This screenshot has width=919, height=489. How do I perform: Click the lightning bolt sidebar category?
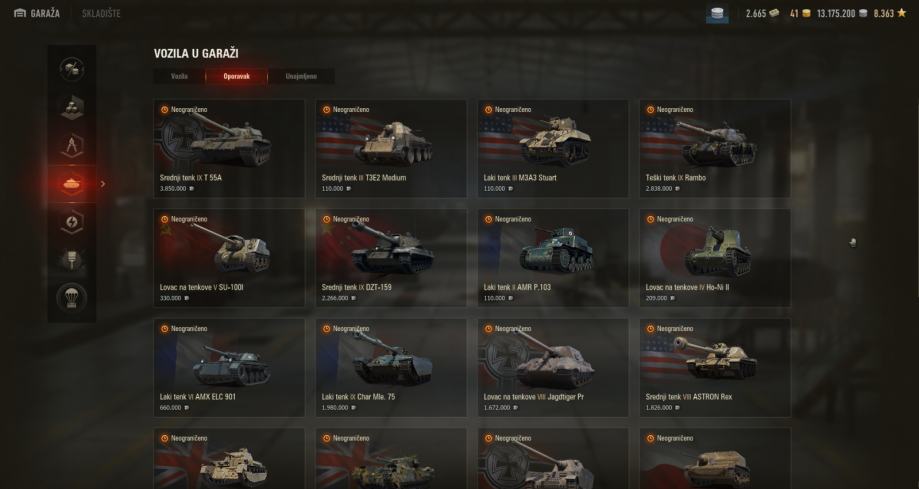71,222
